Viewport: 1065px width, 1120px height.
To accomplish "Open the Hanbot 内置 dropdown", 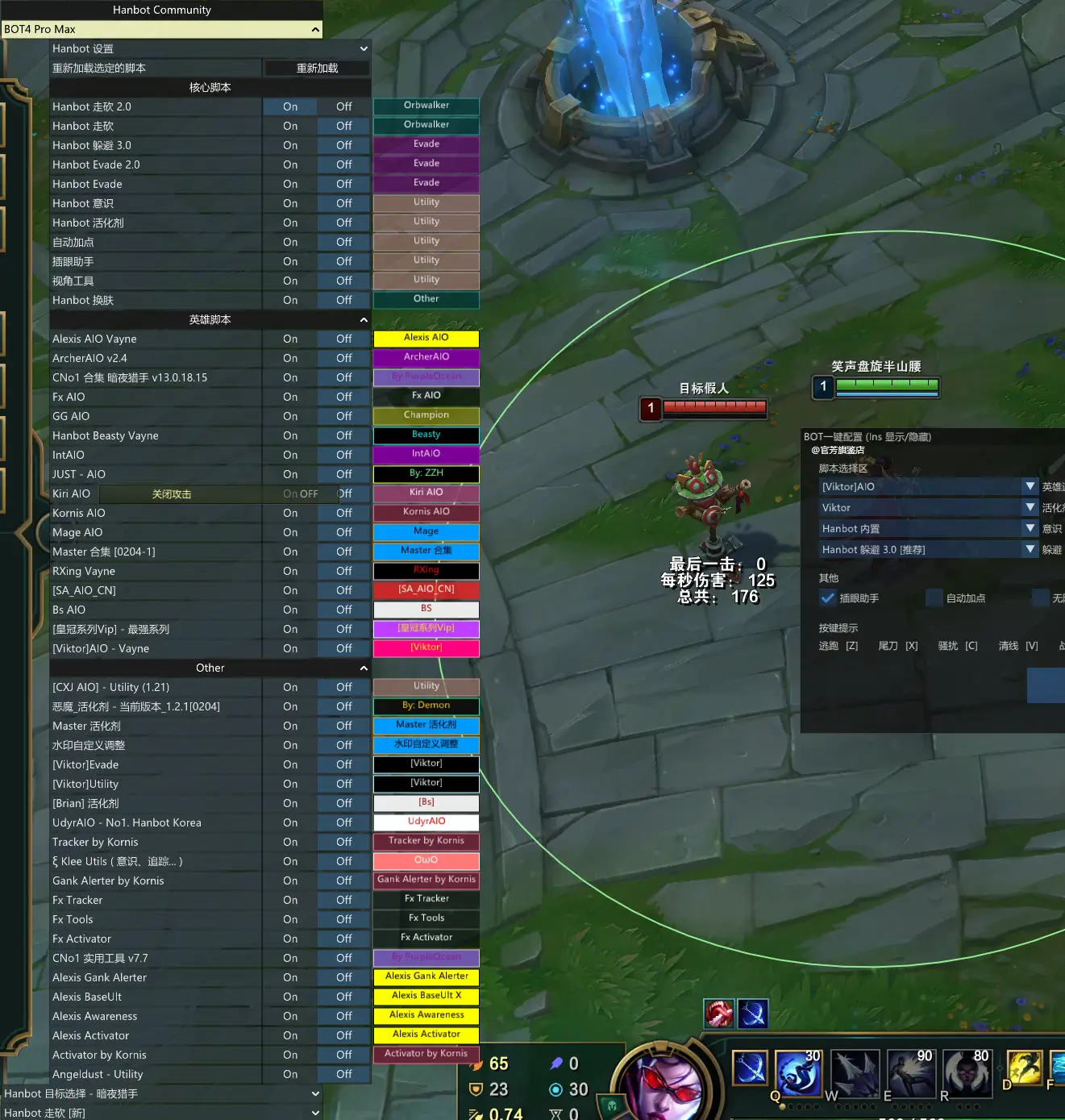I will pyautogui.click(x=928, y=529).
